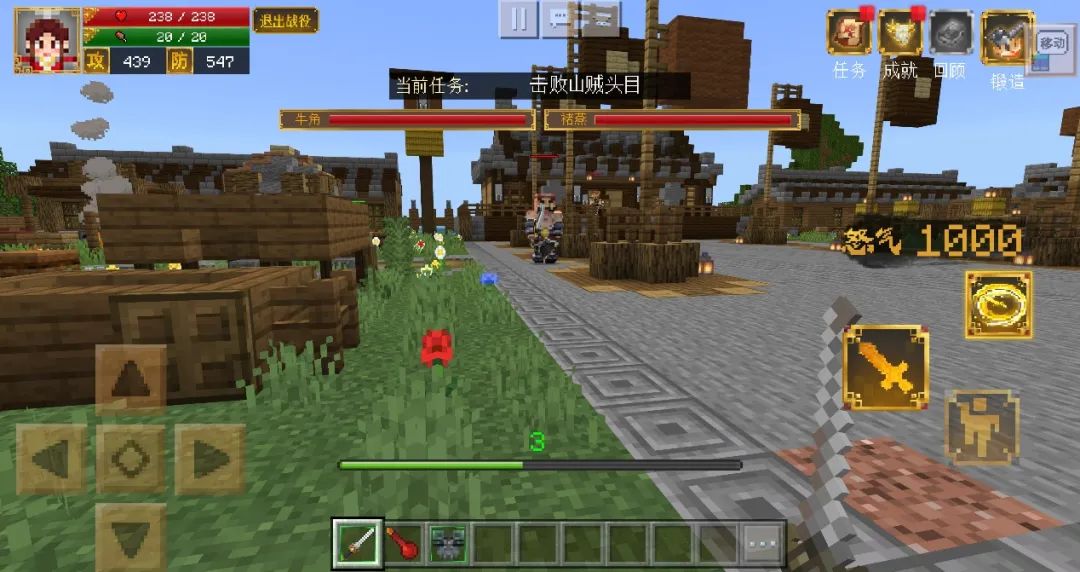Activate the golden whirlwind skill
The image size is (1080, 572).
click(998, 305)
